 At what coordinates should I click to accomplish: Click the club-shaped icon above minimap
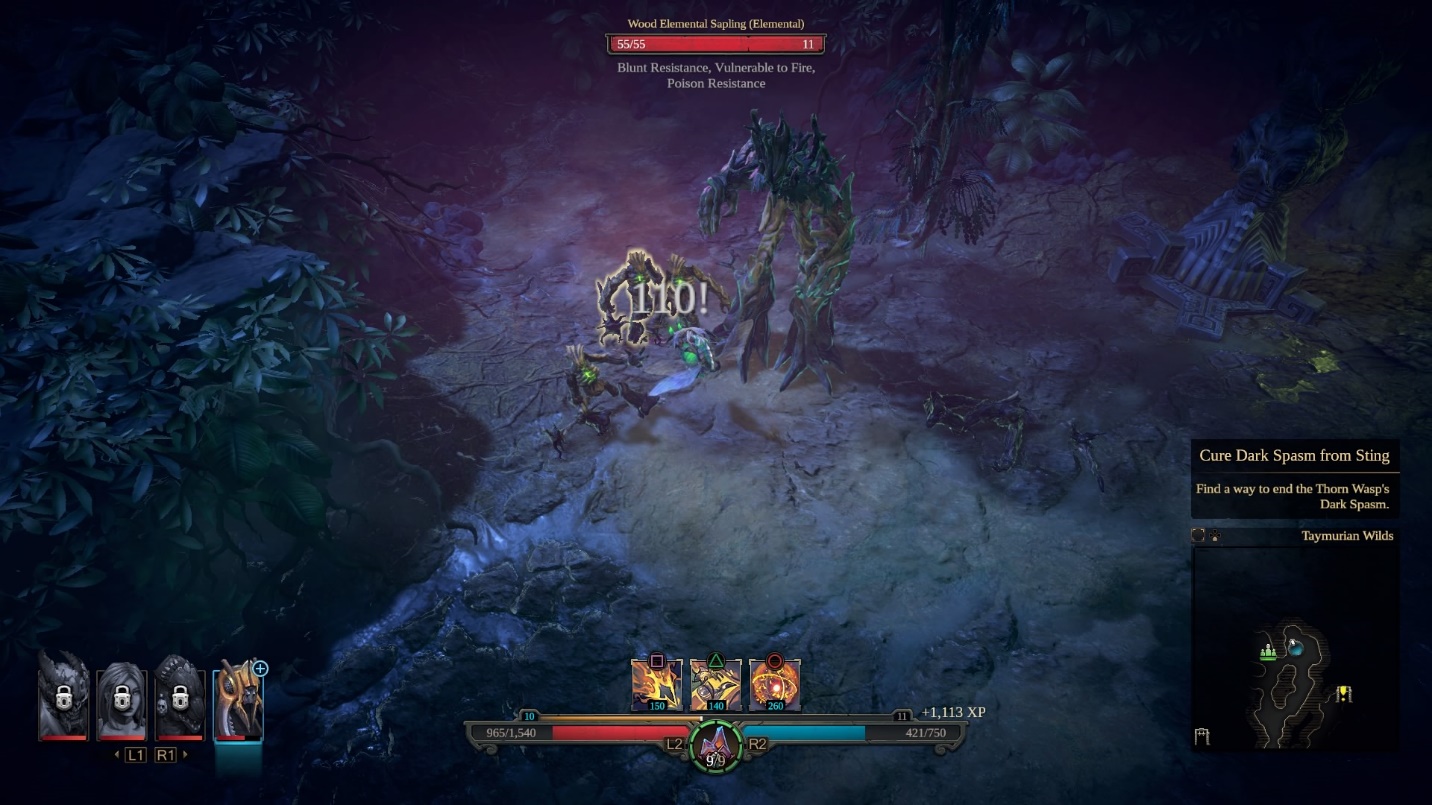(x=1214, y=536)
